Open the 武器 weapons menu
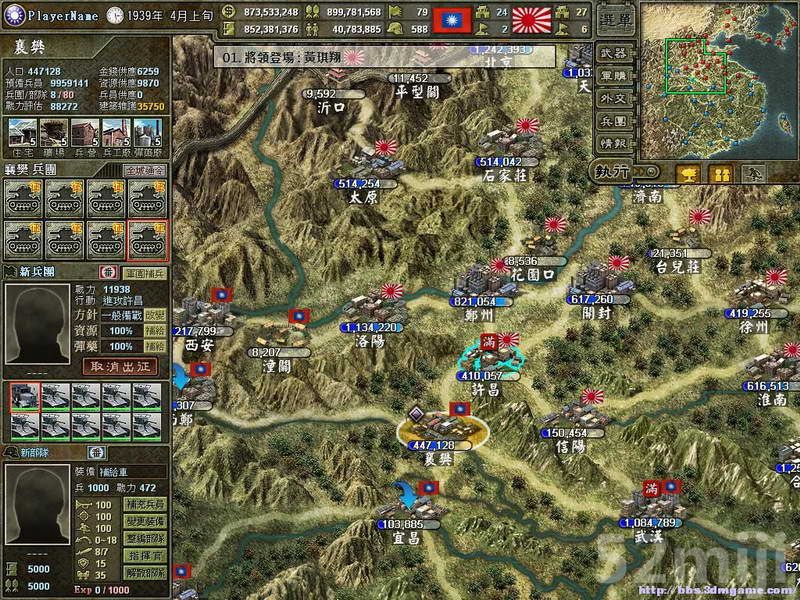The width and height of the screenshot is (800, 600). 612,52
